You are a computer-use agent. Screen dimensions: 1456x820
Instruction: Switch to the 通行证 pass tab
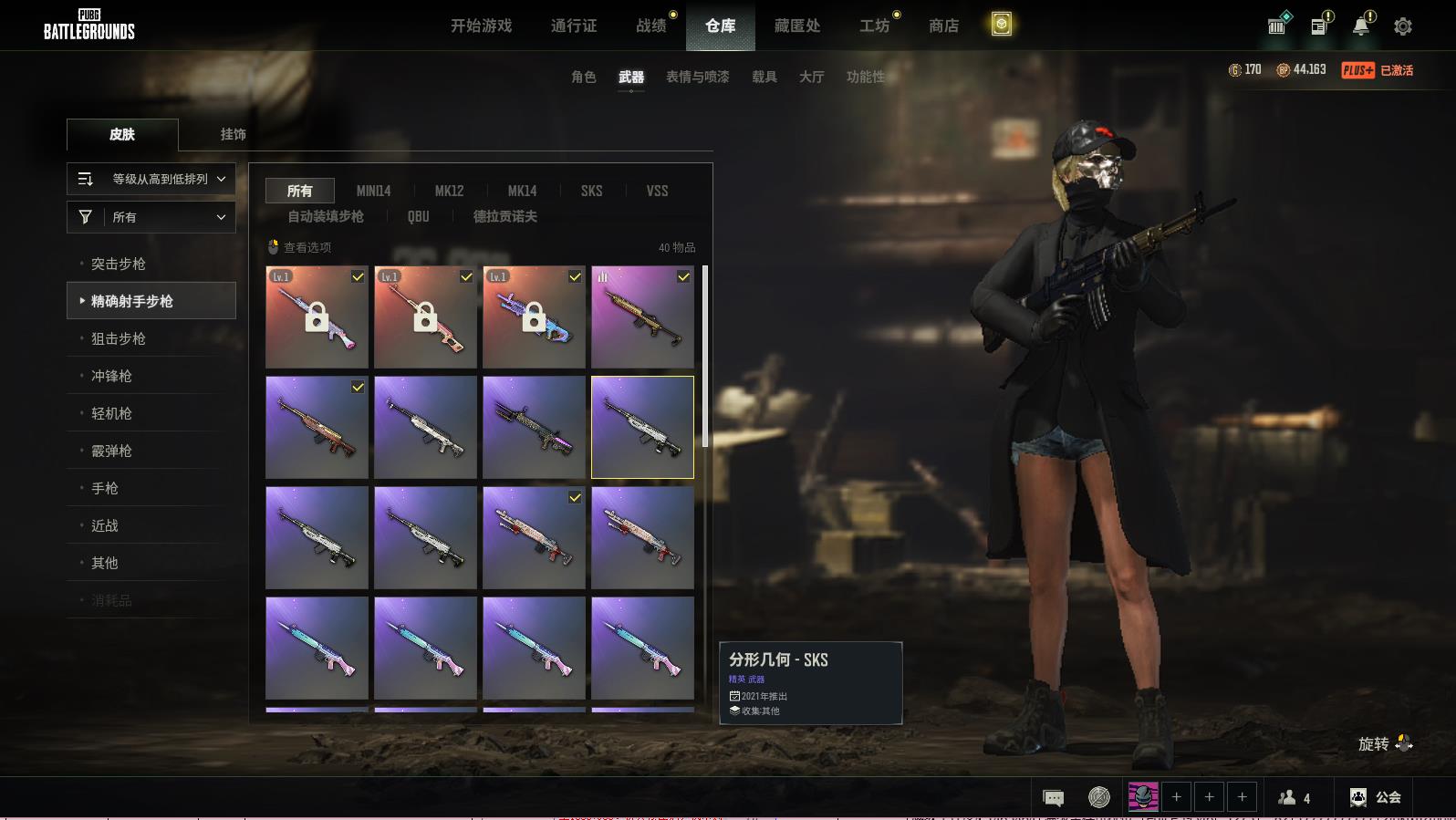[x=574, y=26]
